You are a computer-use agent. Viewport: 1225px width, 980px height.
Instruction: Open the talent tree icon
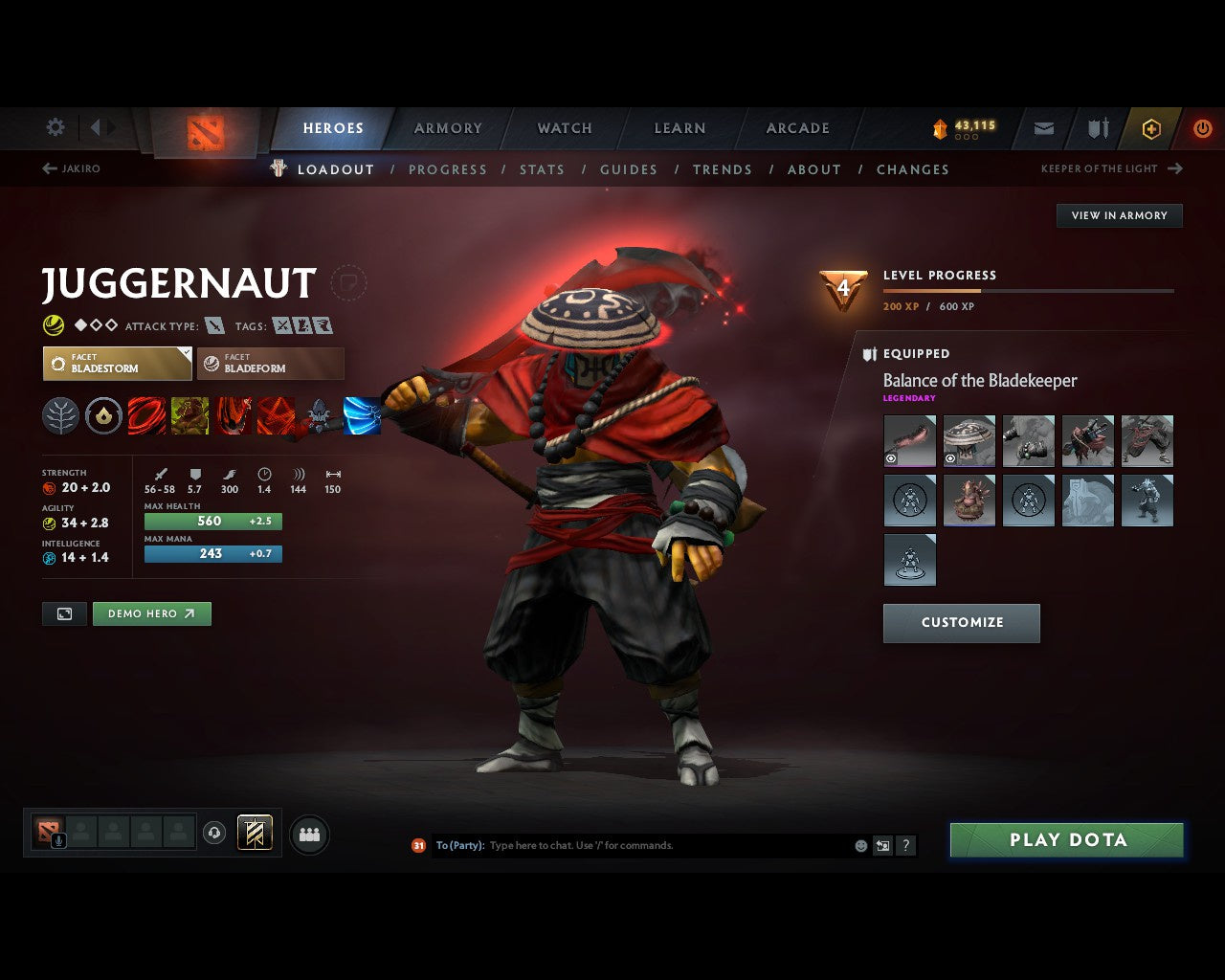[60, 416]
